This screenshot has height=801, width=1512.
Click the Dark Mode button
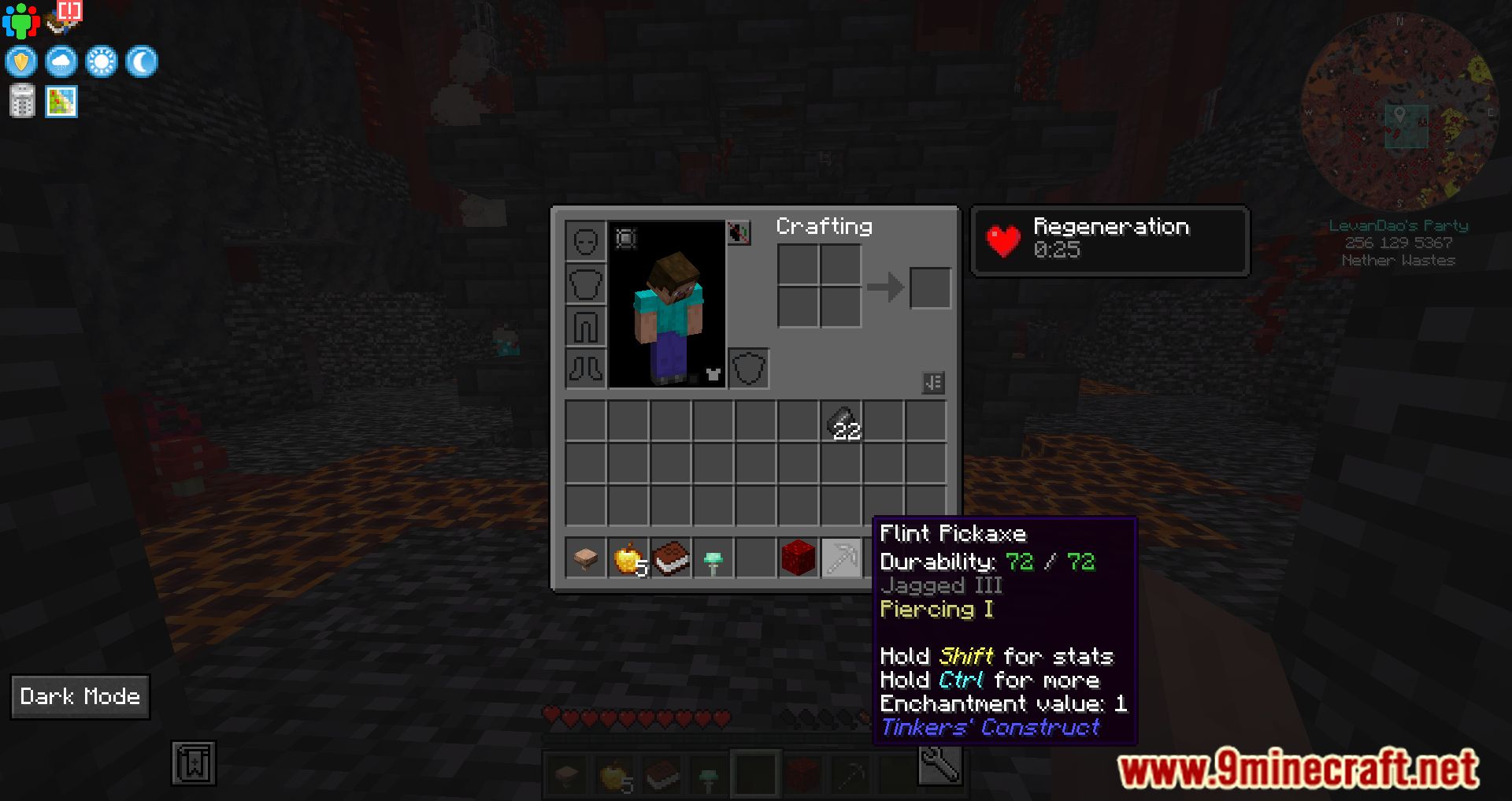pos(80,696)
